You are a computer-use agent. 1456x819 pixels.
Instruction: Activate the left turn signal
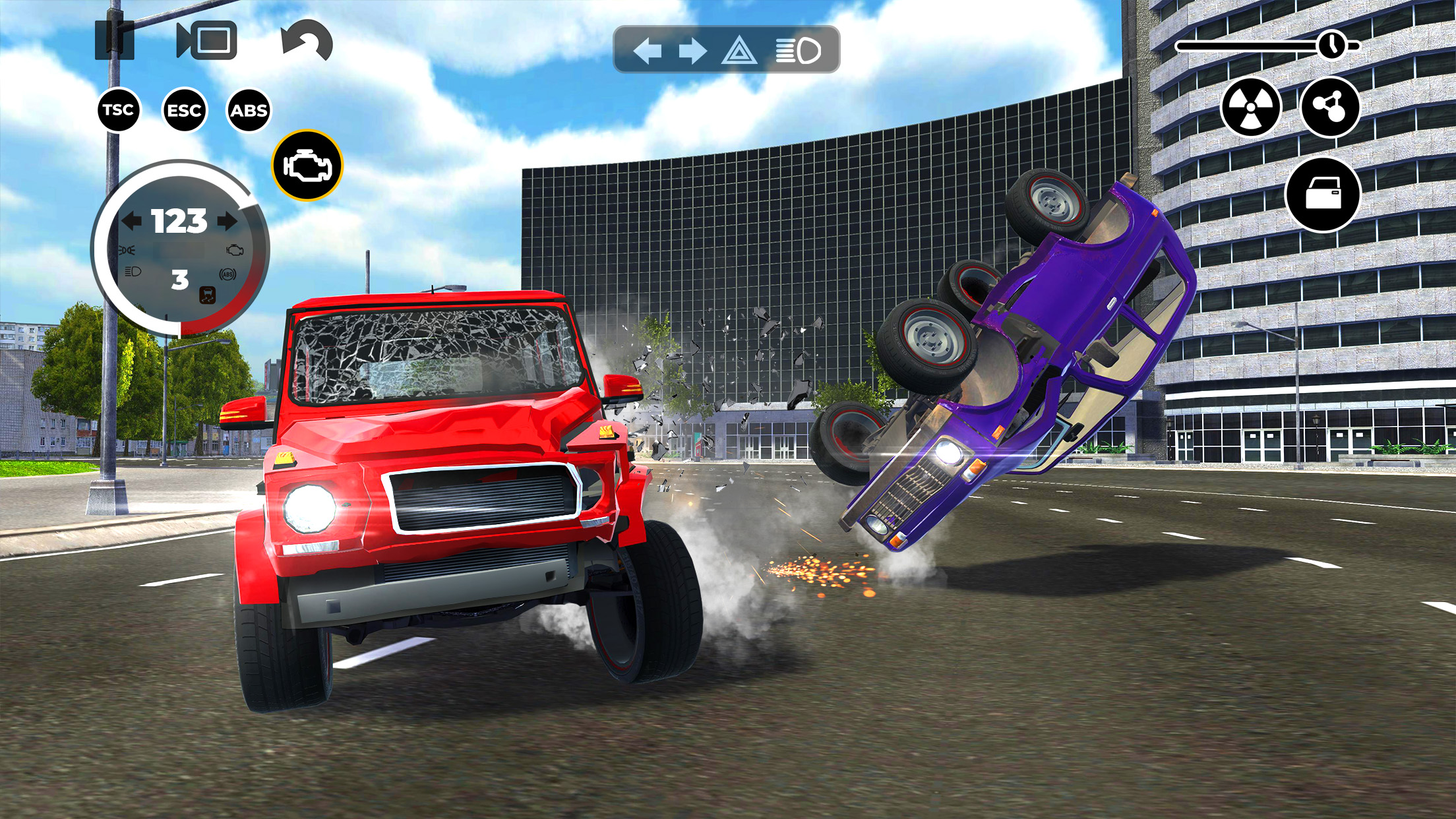[650, 49]
